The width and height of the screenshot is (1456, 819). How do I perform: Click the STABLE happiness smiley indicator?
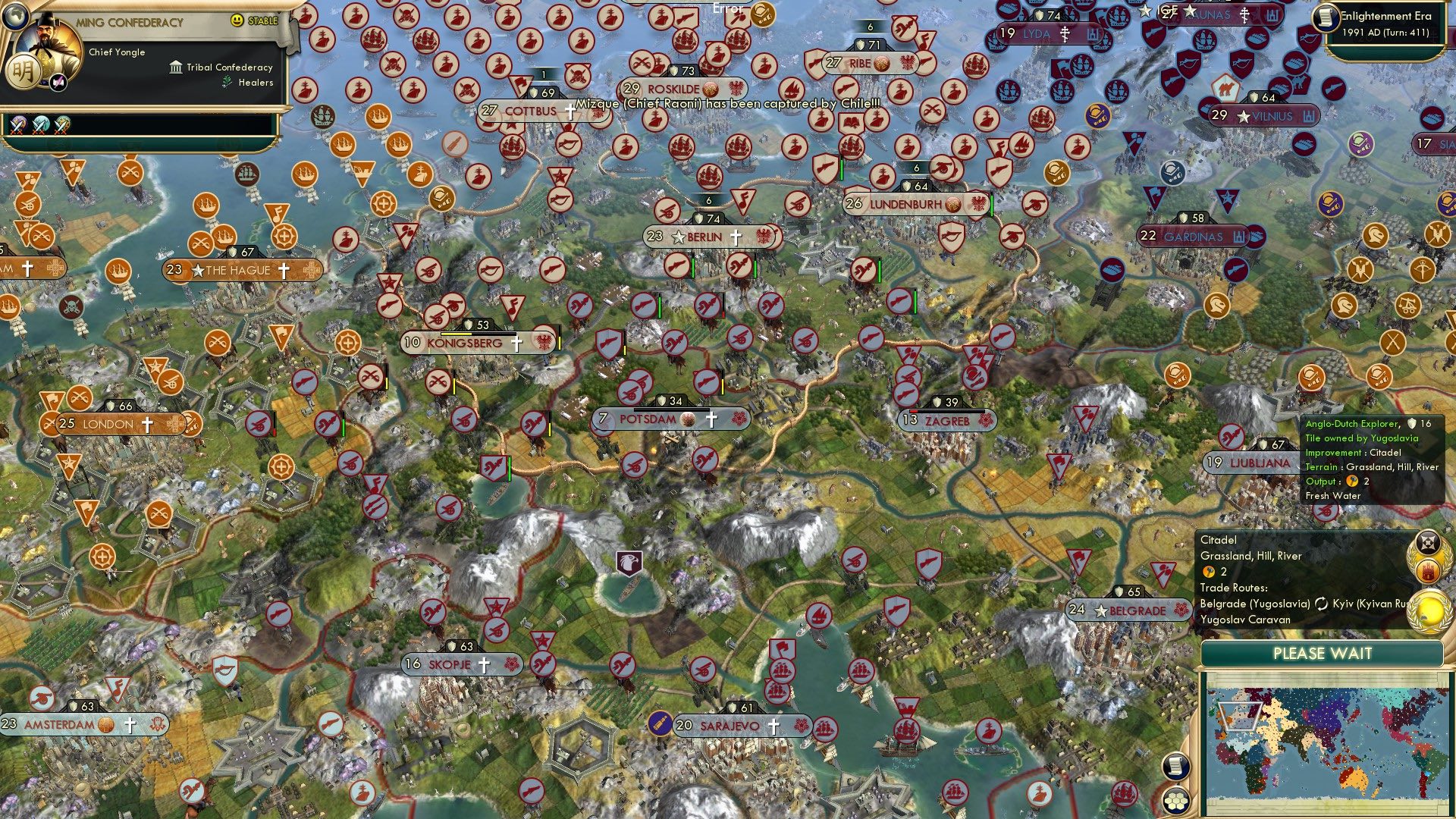click(x=236, y=20)
